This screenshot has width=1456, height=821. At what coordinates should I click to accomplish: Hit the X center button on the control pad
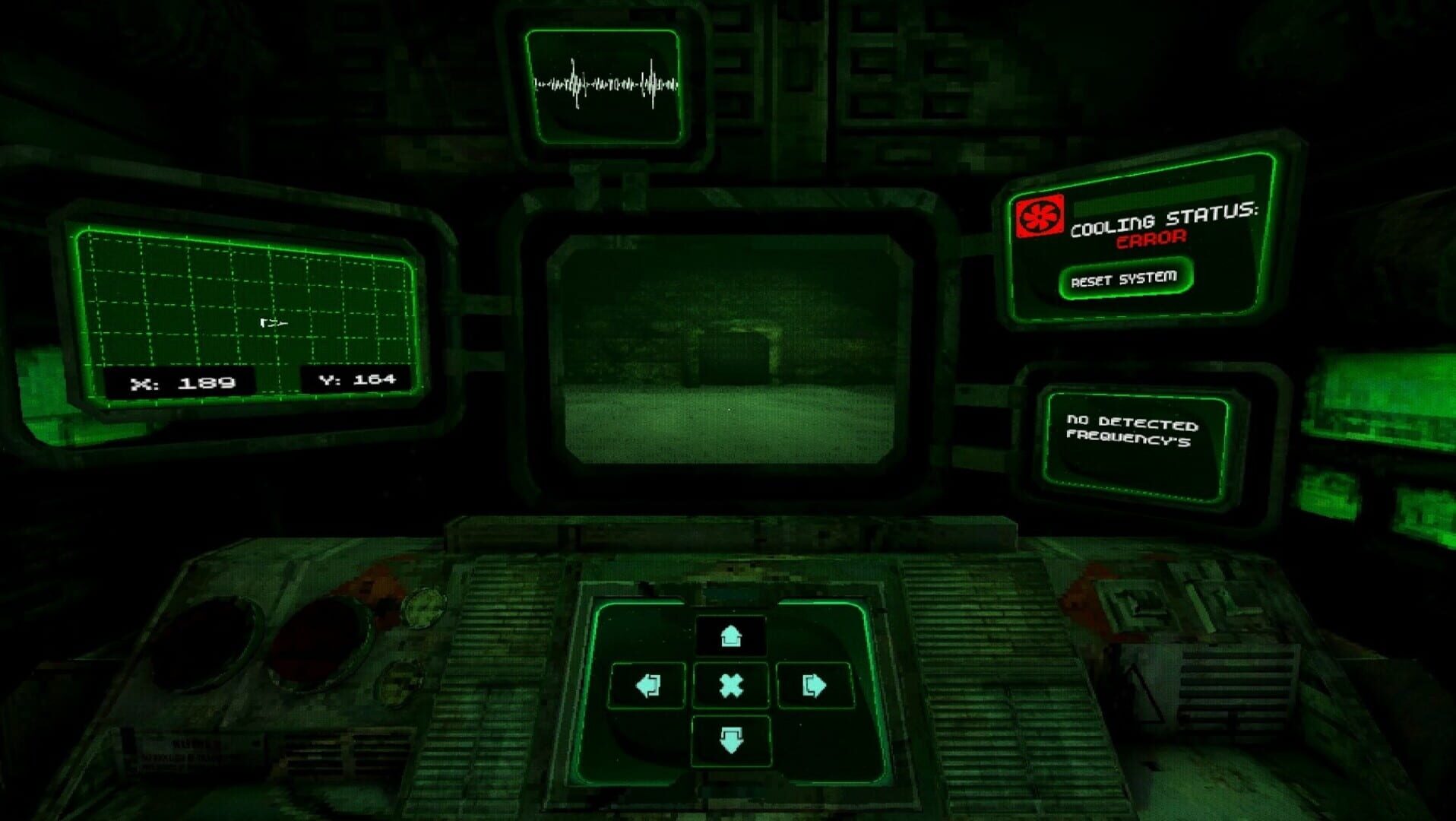coord(730,686)
